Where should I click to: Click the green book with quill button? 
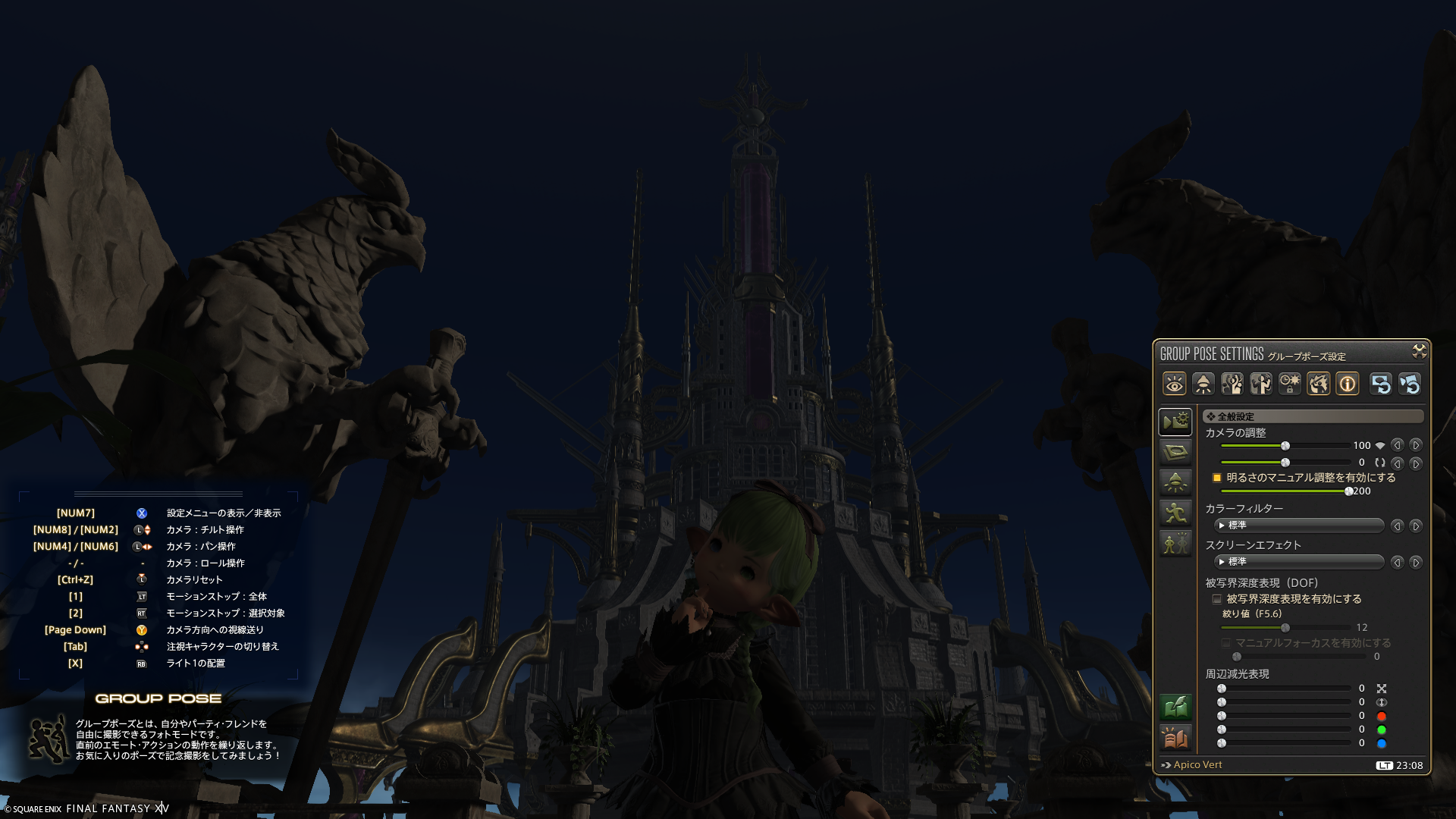1175,708
